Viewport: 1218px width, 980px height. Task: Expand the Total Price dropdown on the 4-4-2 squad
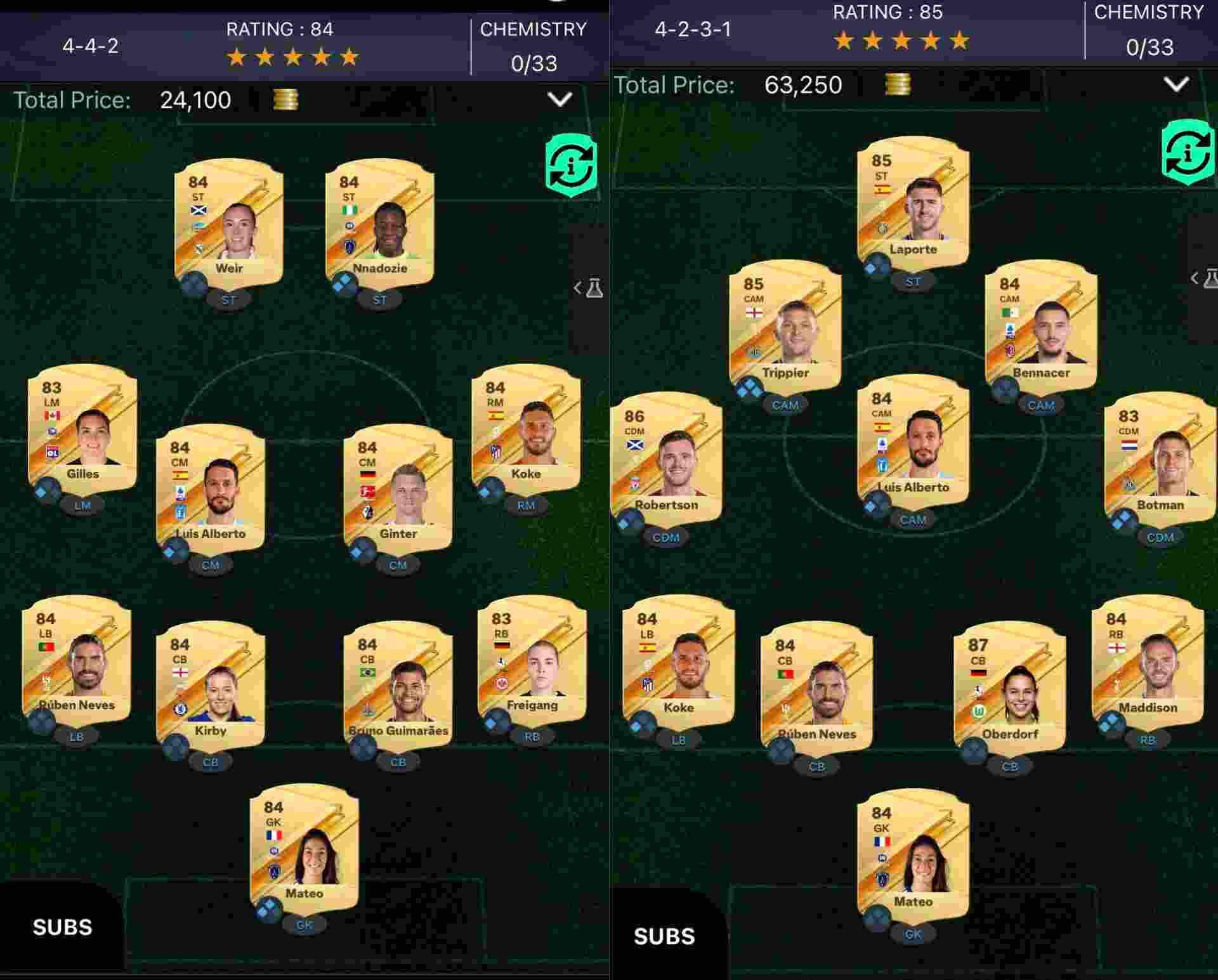[x=558, y=100]
